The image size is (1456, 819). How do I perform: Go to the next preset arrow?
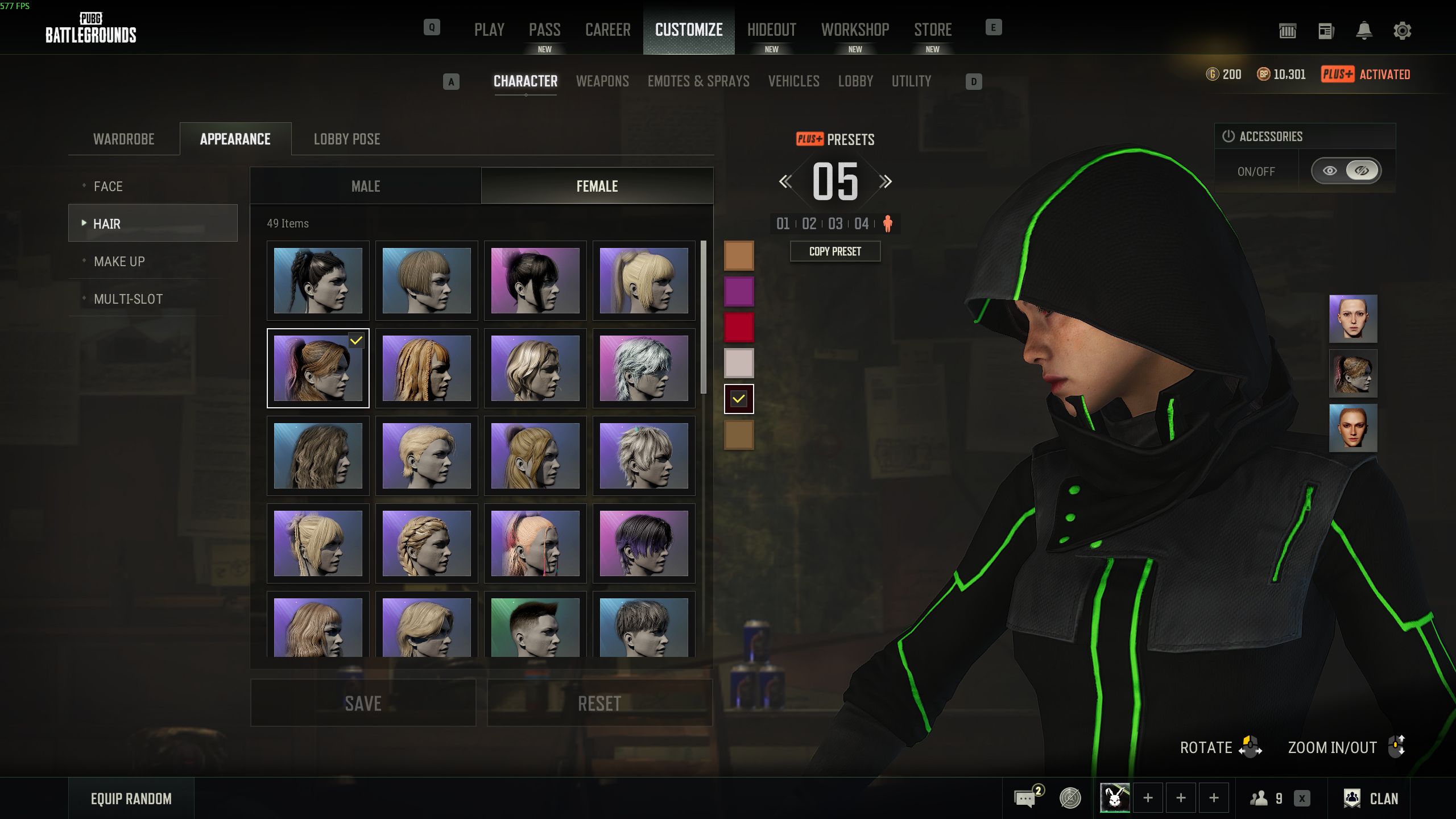885,182
